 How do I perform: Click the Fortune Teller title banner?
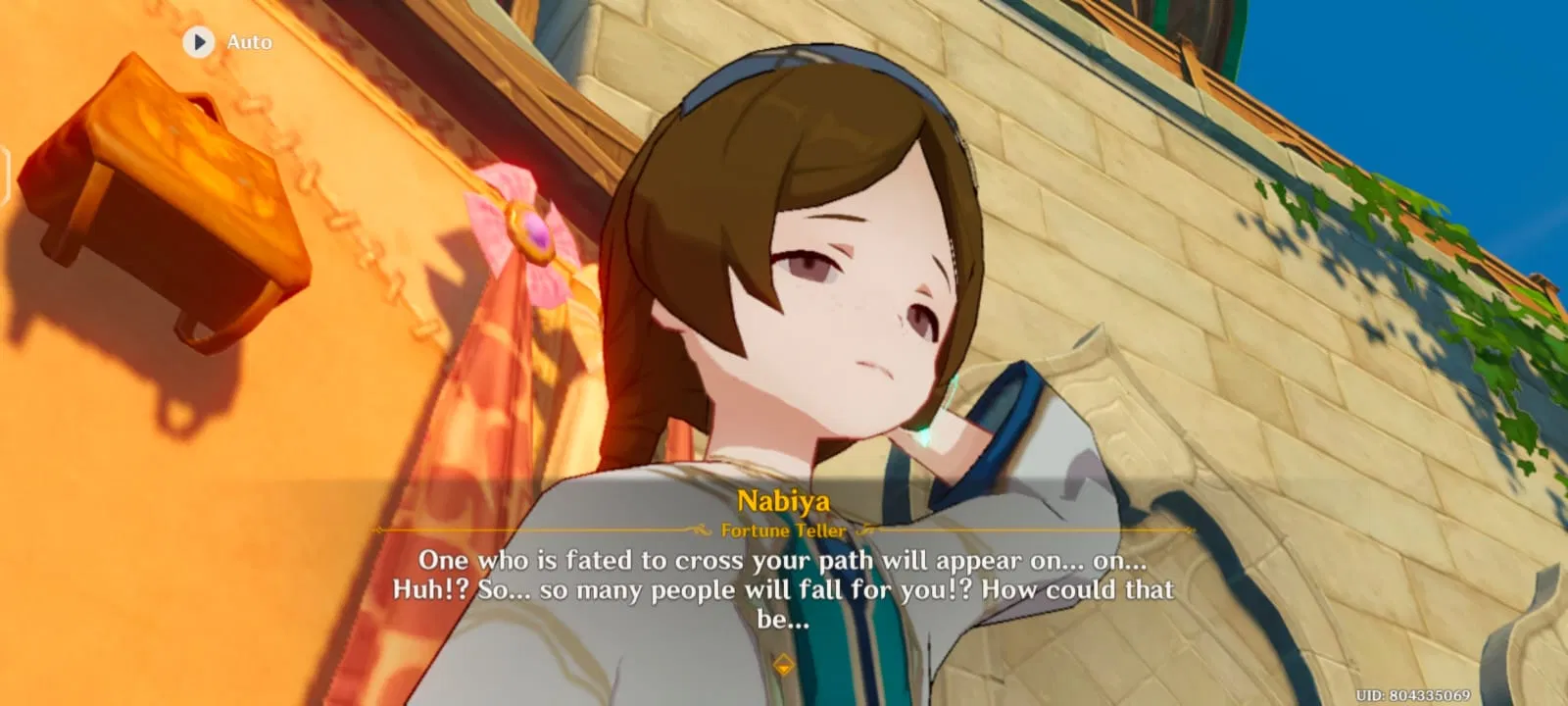[x=783, y=530]
